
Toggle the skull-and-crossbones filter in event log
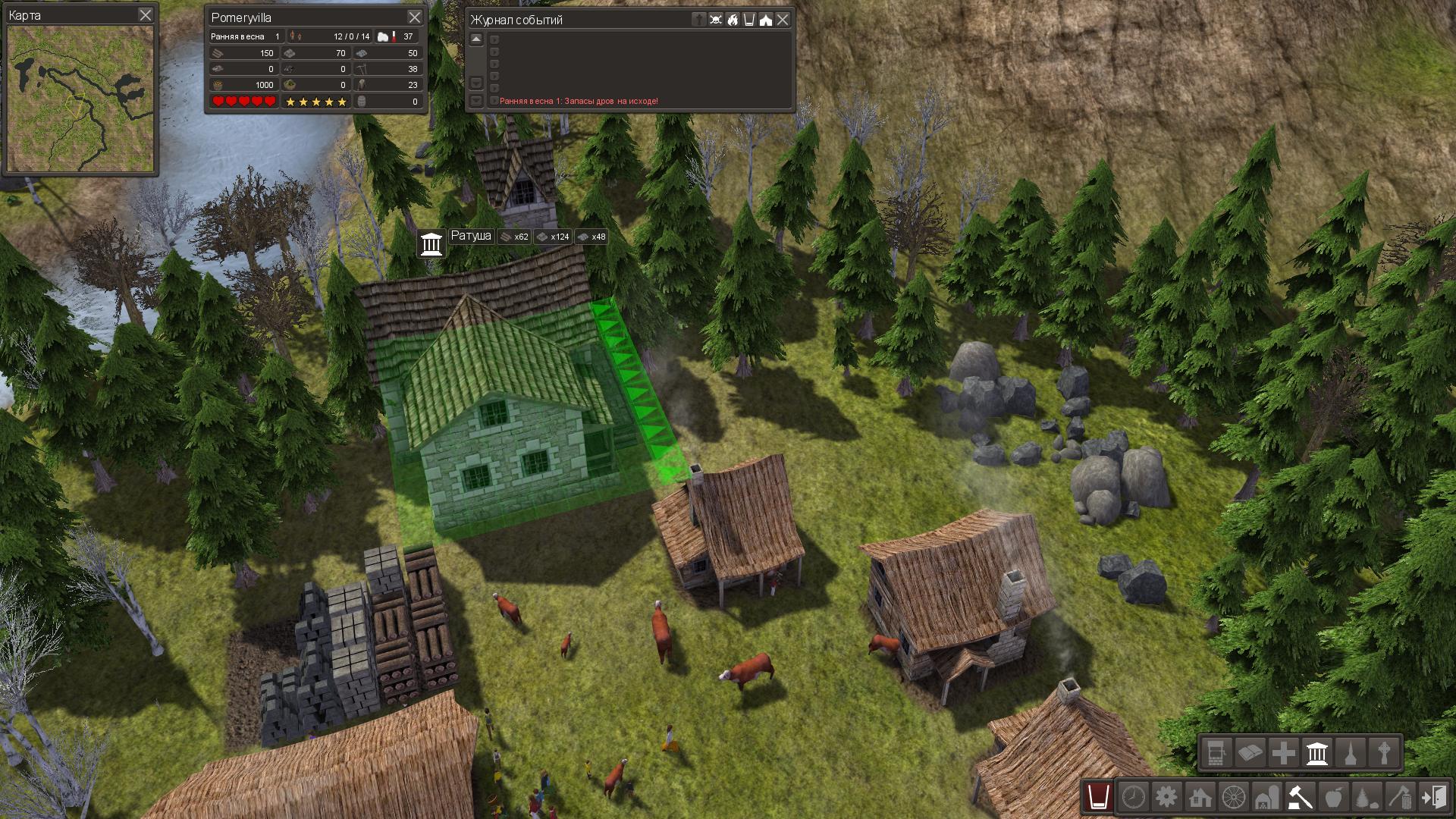pos(716,20)
